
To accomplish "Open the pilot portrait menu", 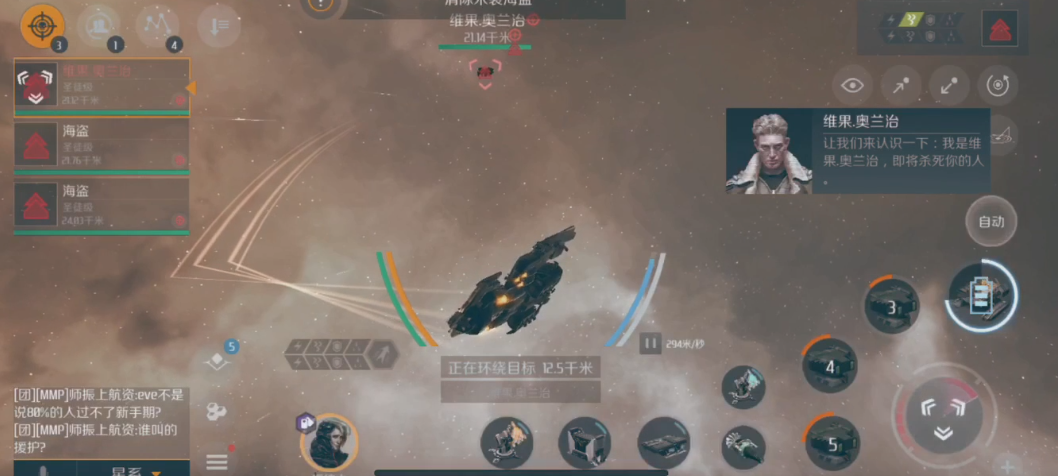I will (x=329, y=442).
